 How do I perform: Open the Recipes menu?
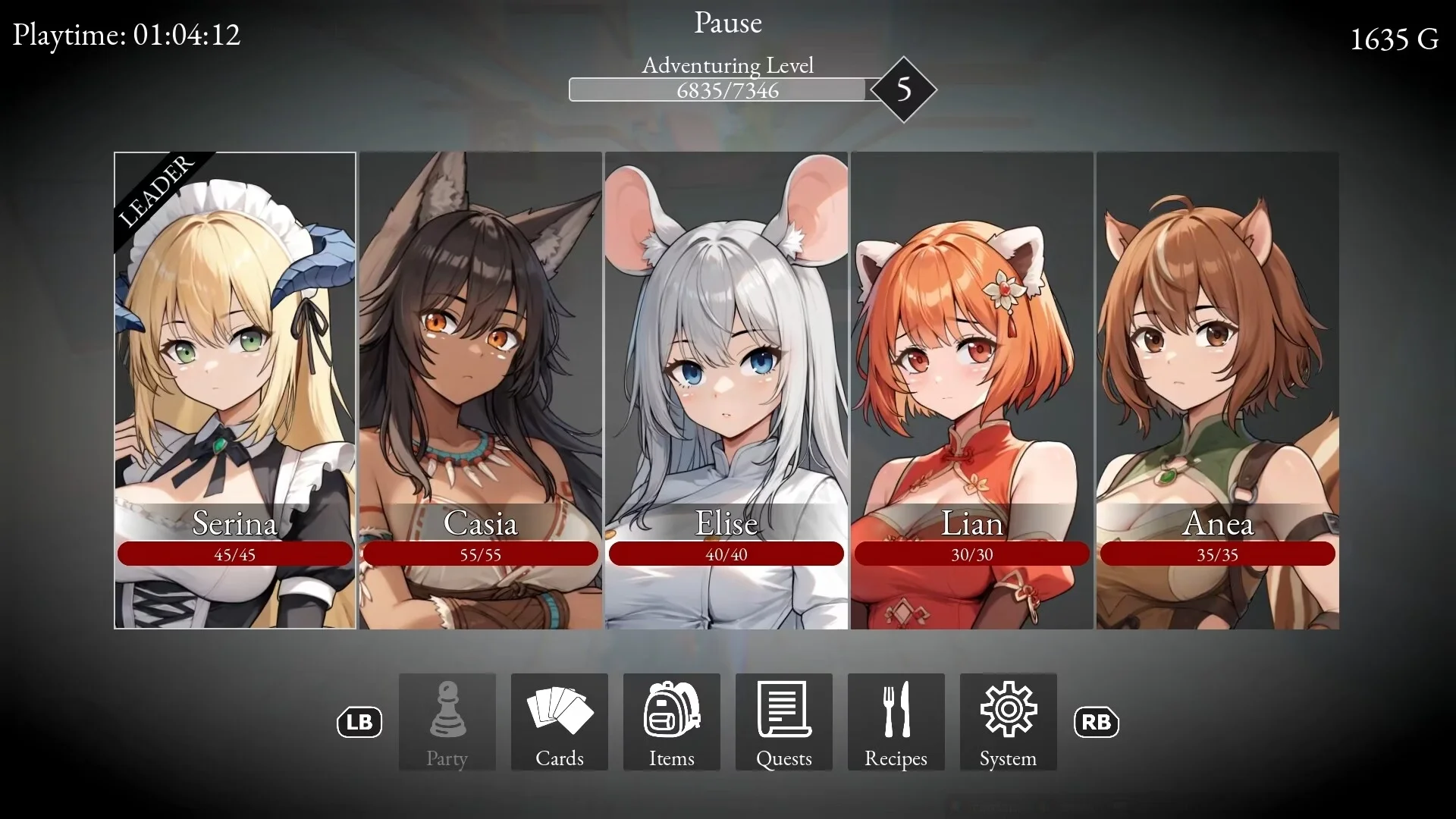(x=896, y=722)
